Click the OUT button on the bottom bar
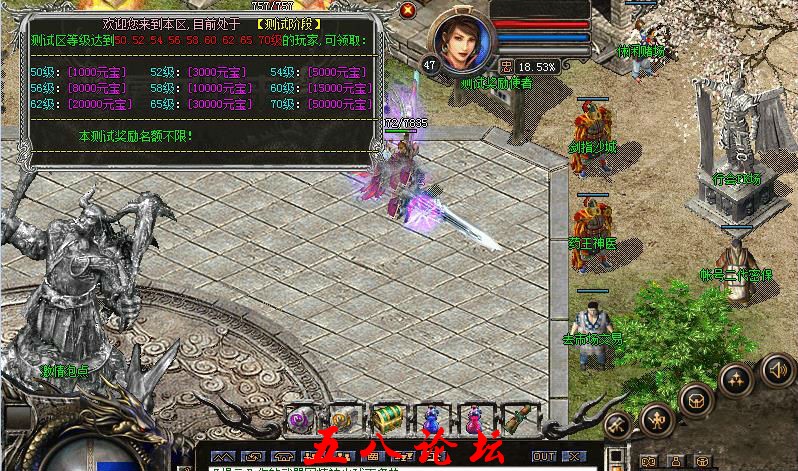This screenshot has width=798, height=471. point(544,456)
